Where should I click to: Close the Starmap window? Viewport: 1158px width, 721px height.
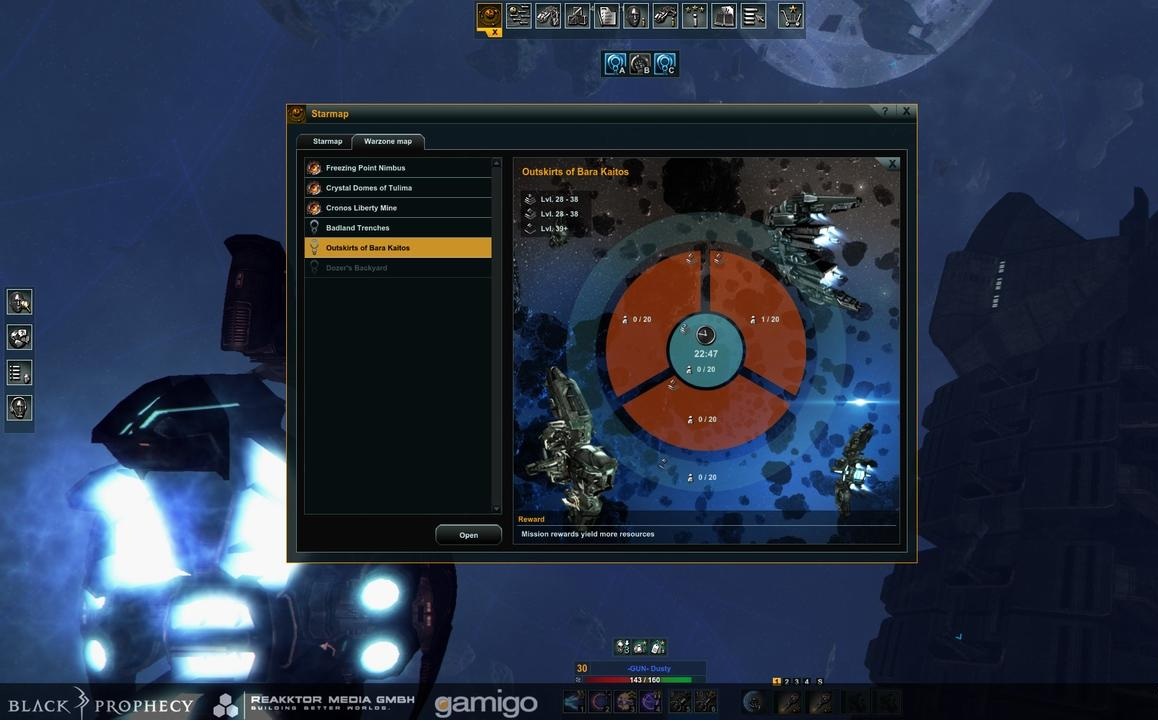[906, 112]
